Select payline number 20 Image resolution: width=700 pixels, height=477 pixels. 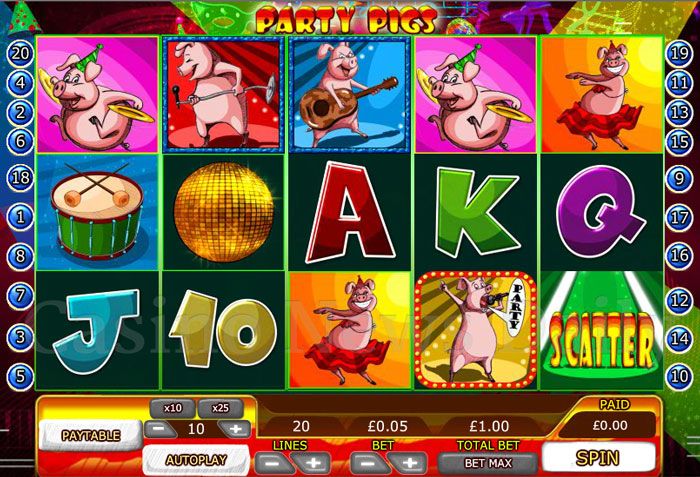click(x=20, y=53)
